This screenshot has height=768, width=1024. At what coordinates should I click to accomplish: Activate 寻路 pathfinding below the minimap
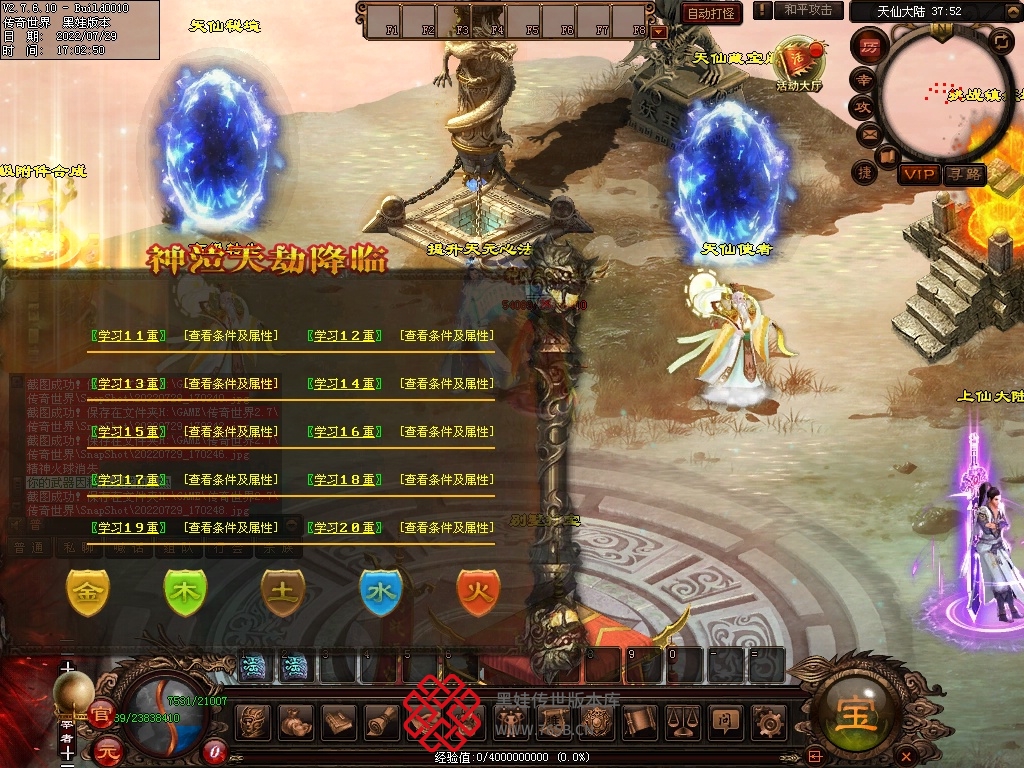point(965,174)
